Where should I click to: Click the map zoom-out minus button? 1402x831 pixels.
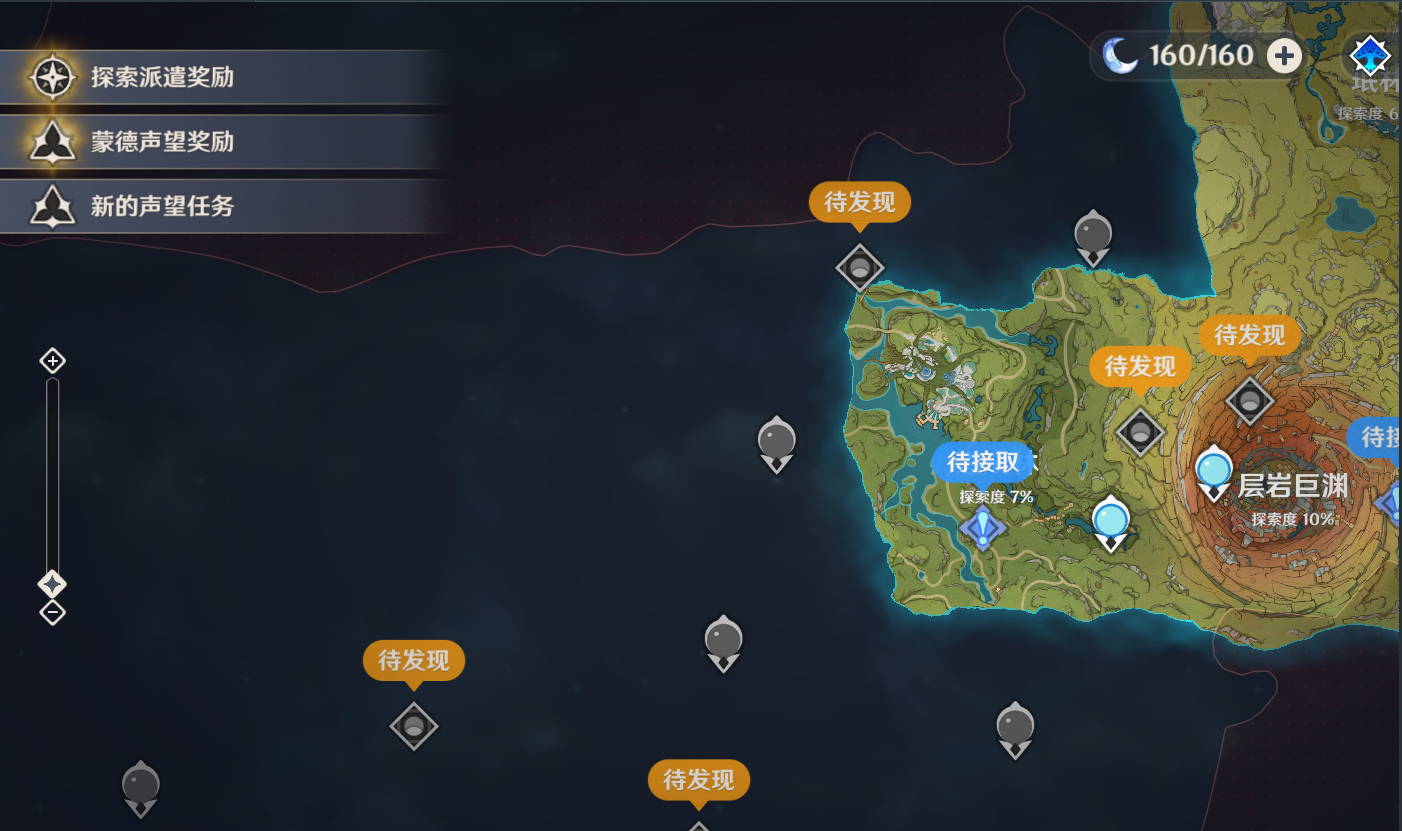(x=52, y=612)
